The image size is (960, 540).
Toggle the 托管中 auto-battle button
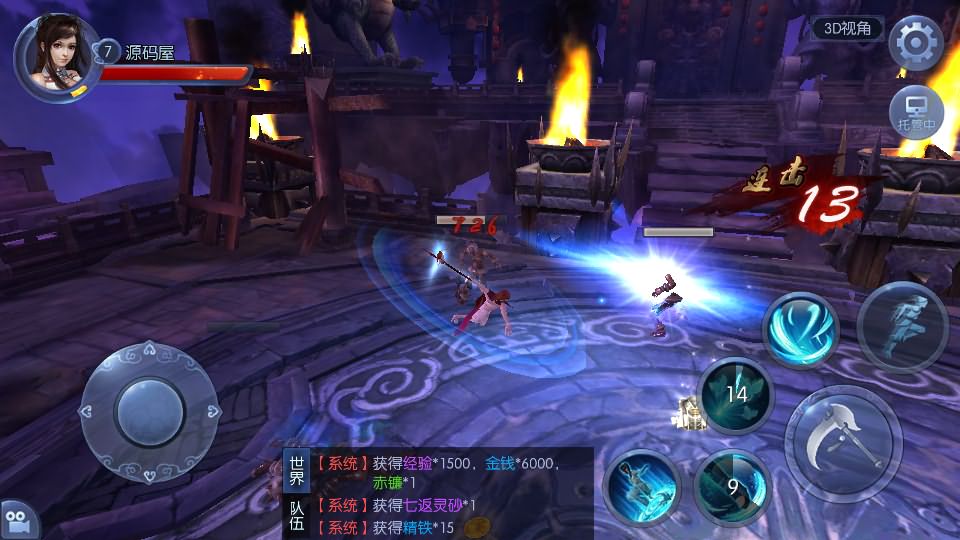916,112
